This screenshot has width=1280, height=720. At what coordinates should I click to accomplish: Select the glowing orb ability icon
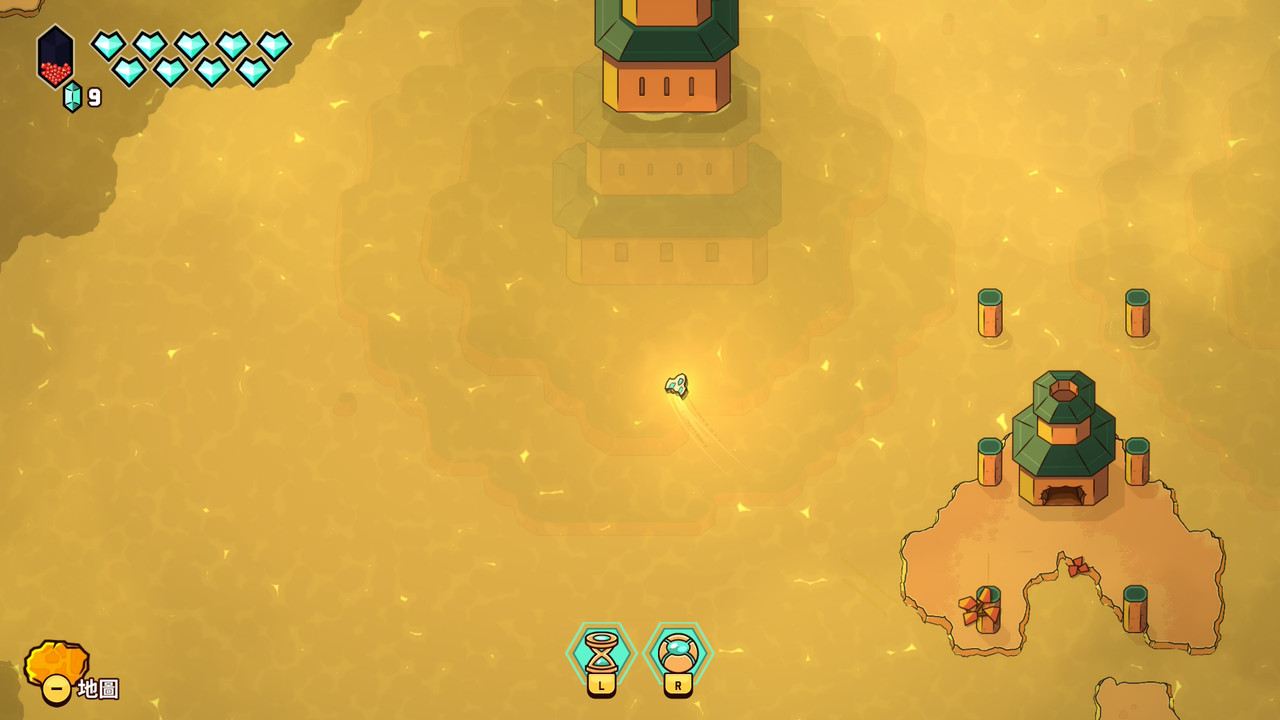(678, 653)
